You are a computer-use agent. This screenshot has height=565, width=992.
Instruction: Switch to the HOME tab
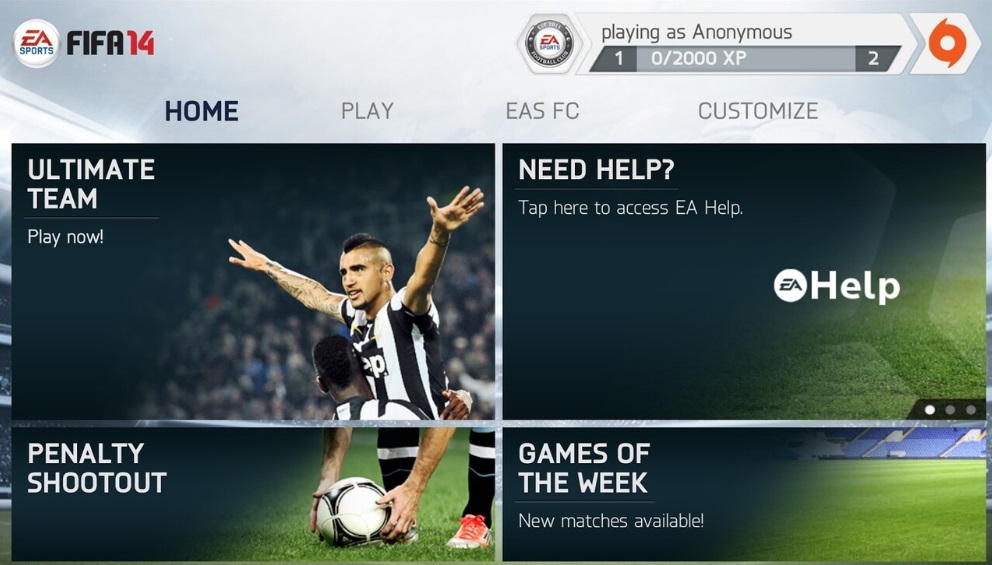click(201, 111)
